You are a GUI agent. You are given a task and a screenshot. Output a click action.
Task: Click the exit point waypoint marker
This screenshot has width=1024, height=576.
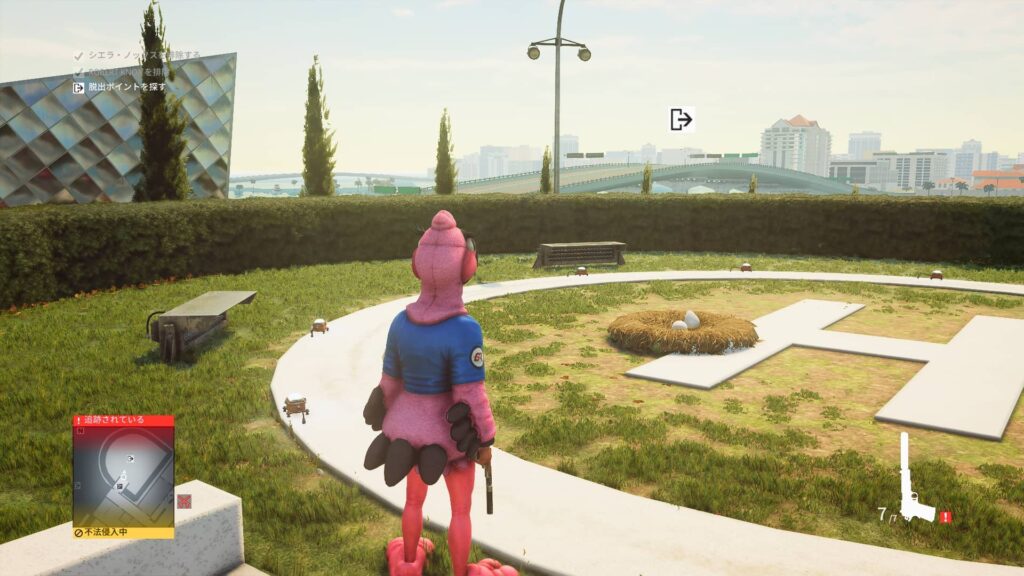[x=681, y=120]
